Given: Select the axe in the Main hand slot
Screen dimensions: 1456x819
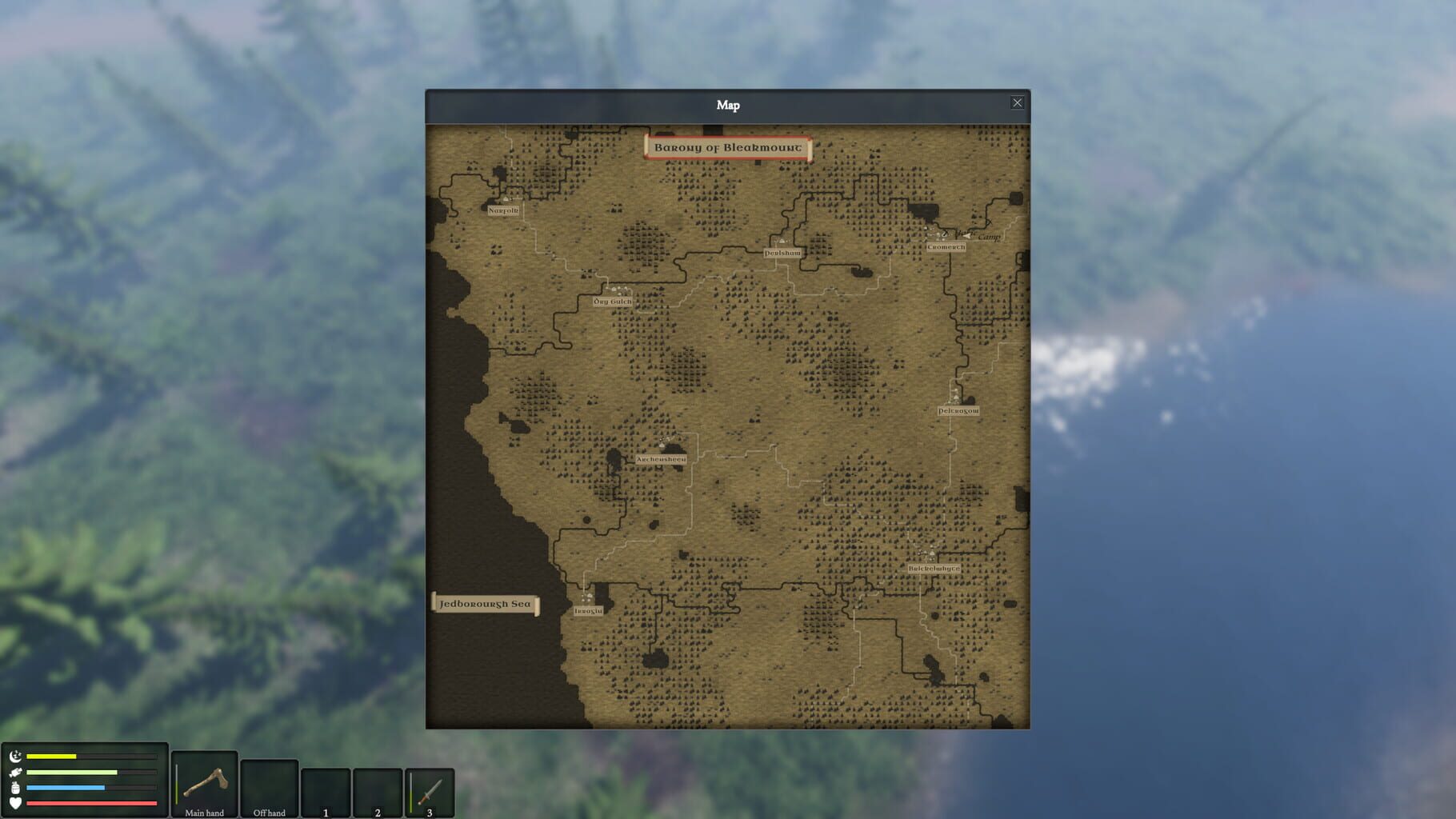Looking at the screenshot, I should tap(204, 786).
